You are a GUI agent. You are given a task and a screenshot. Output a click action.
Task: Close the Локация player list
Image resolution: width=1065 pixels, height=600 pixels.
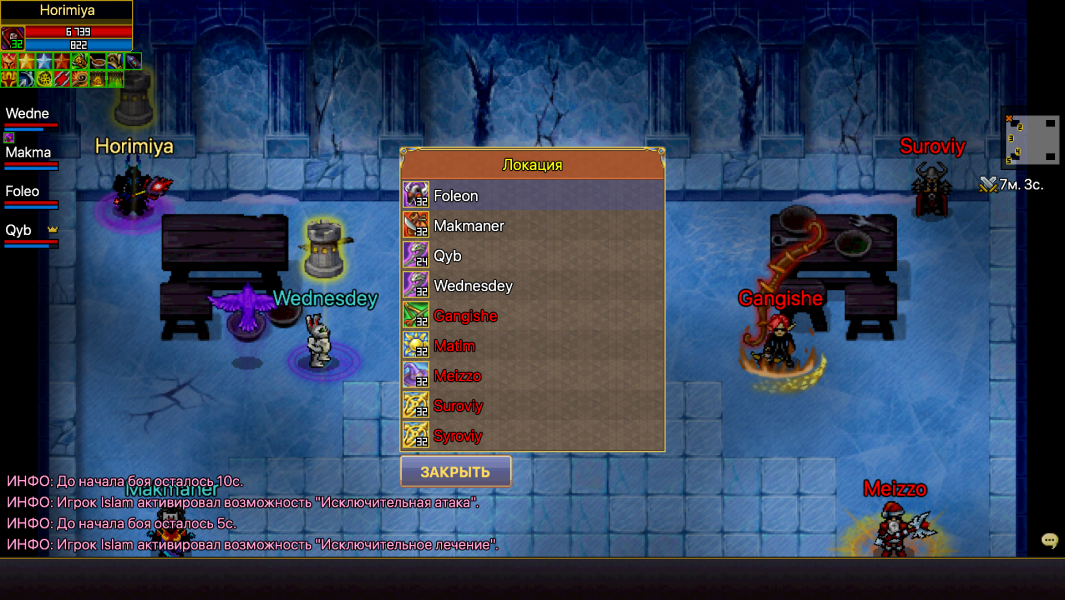coord(455,472)
